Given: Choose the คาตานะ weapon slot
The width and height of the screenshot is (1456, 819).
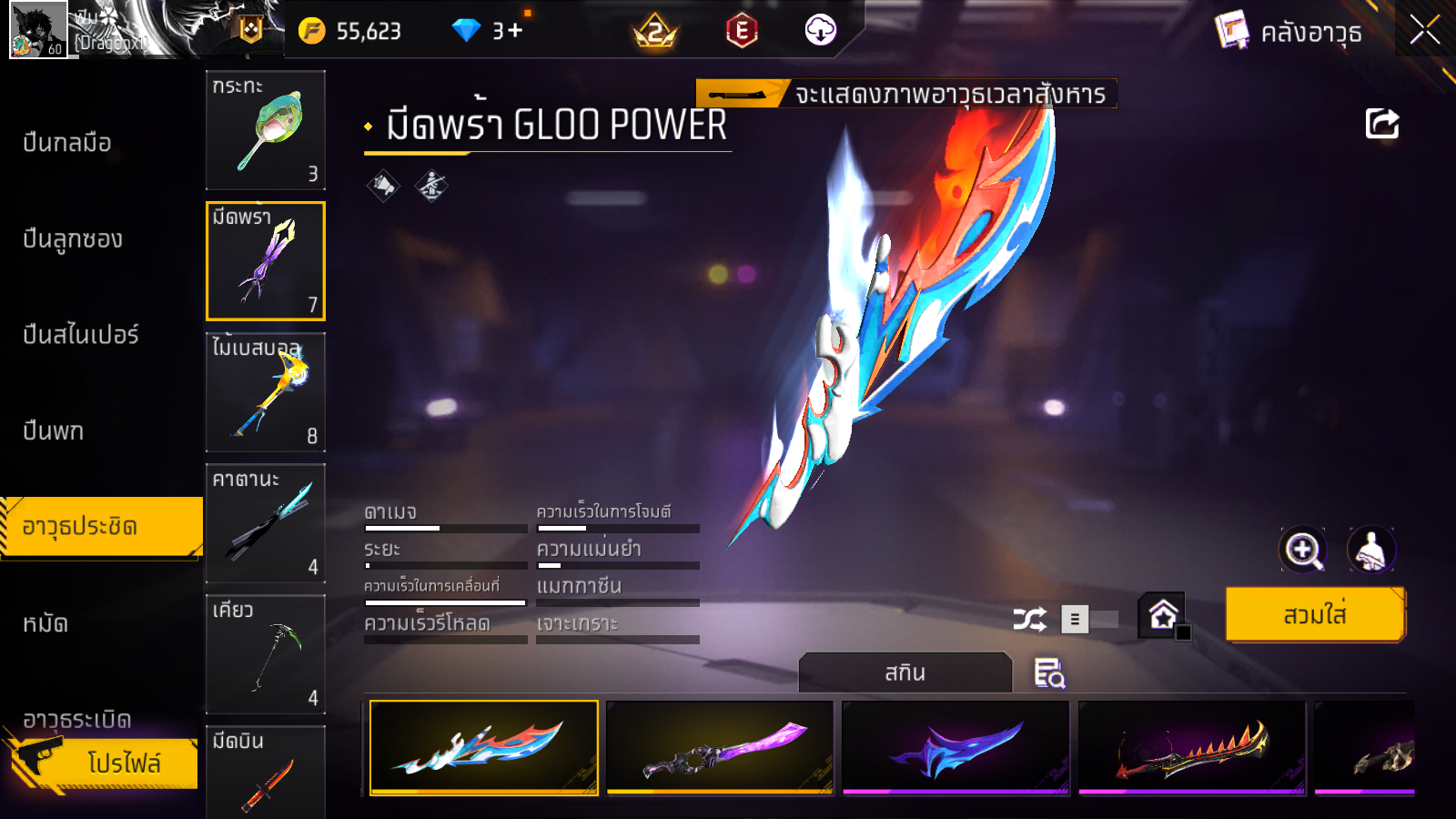Looking at the screenshot, I should tap(266, 523).
